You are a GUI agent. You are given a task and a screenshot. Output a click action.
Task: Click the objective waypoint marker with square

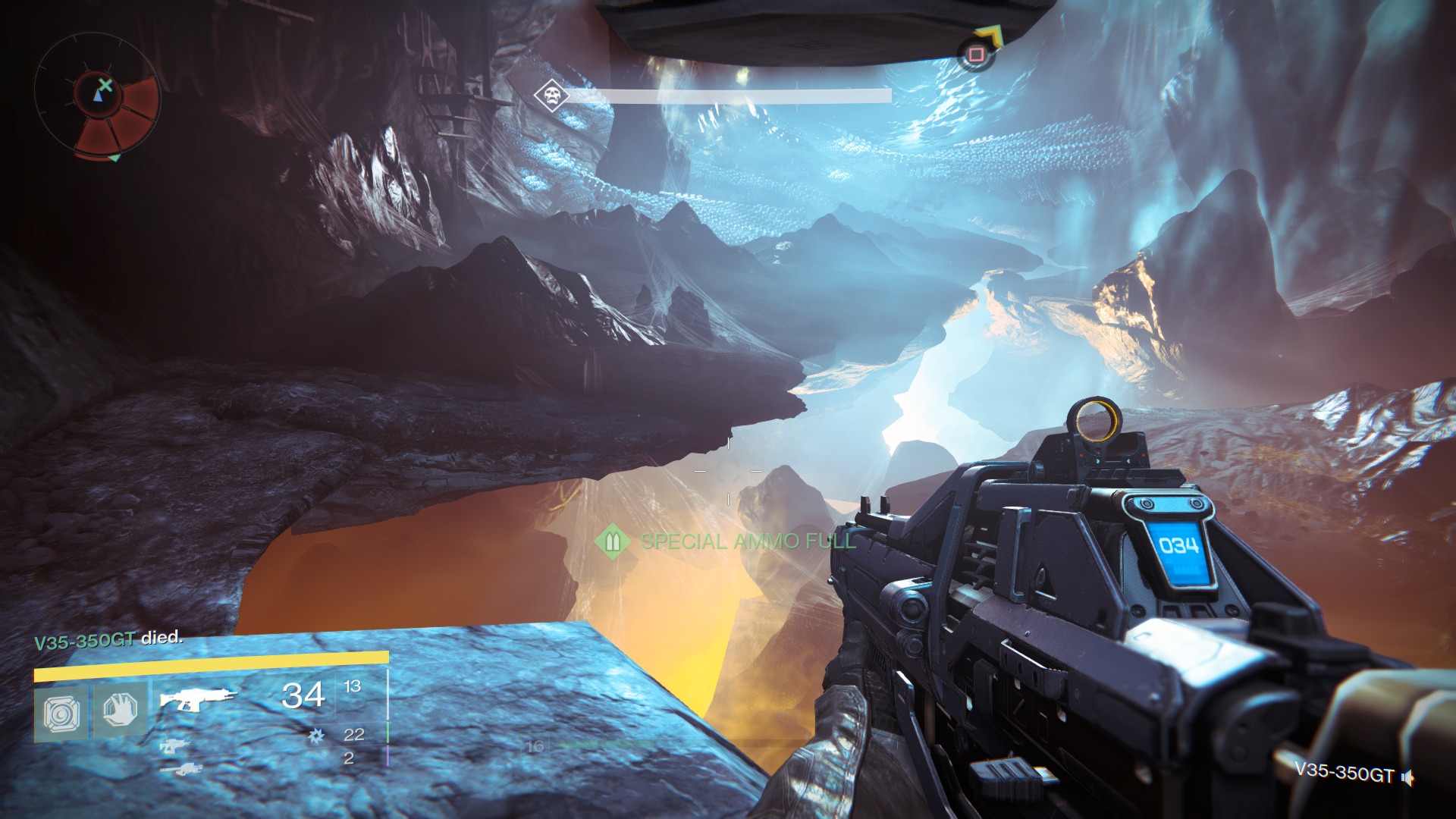point(976,55)
